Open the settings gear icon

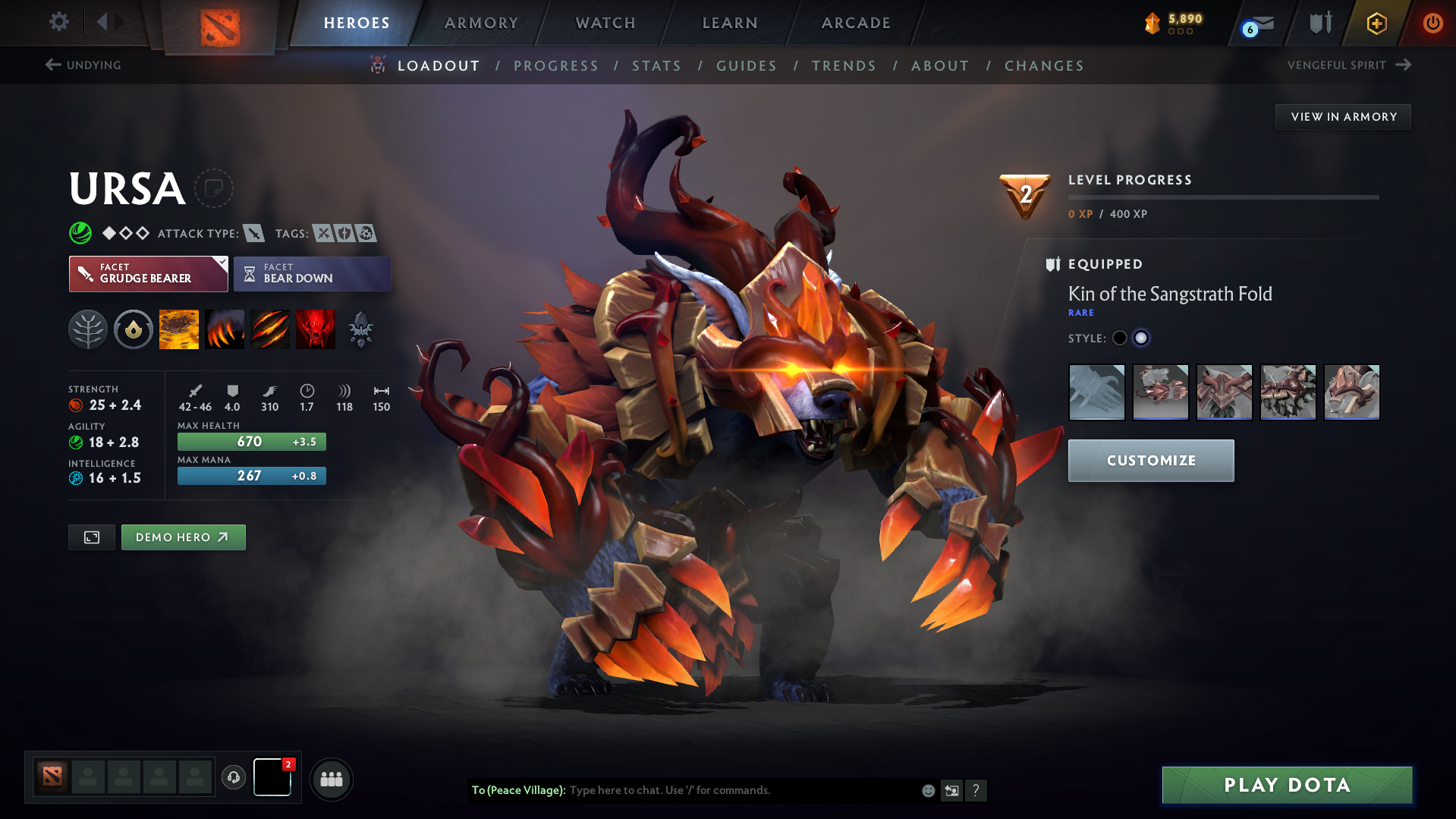pos(58,22)
